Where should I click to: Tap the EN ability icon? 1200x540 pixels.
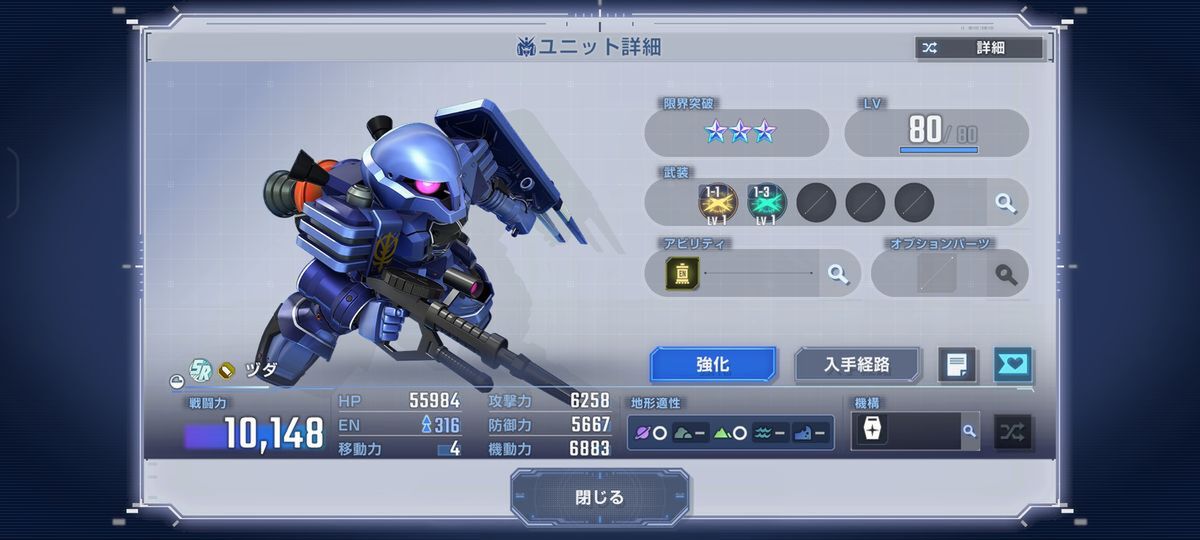point(683,273)
